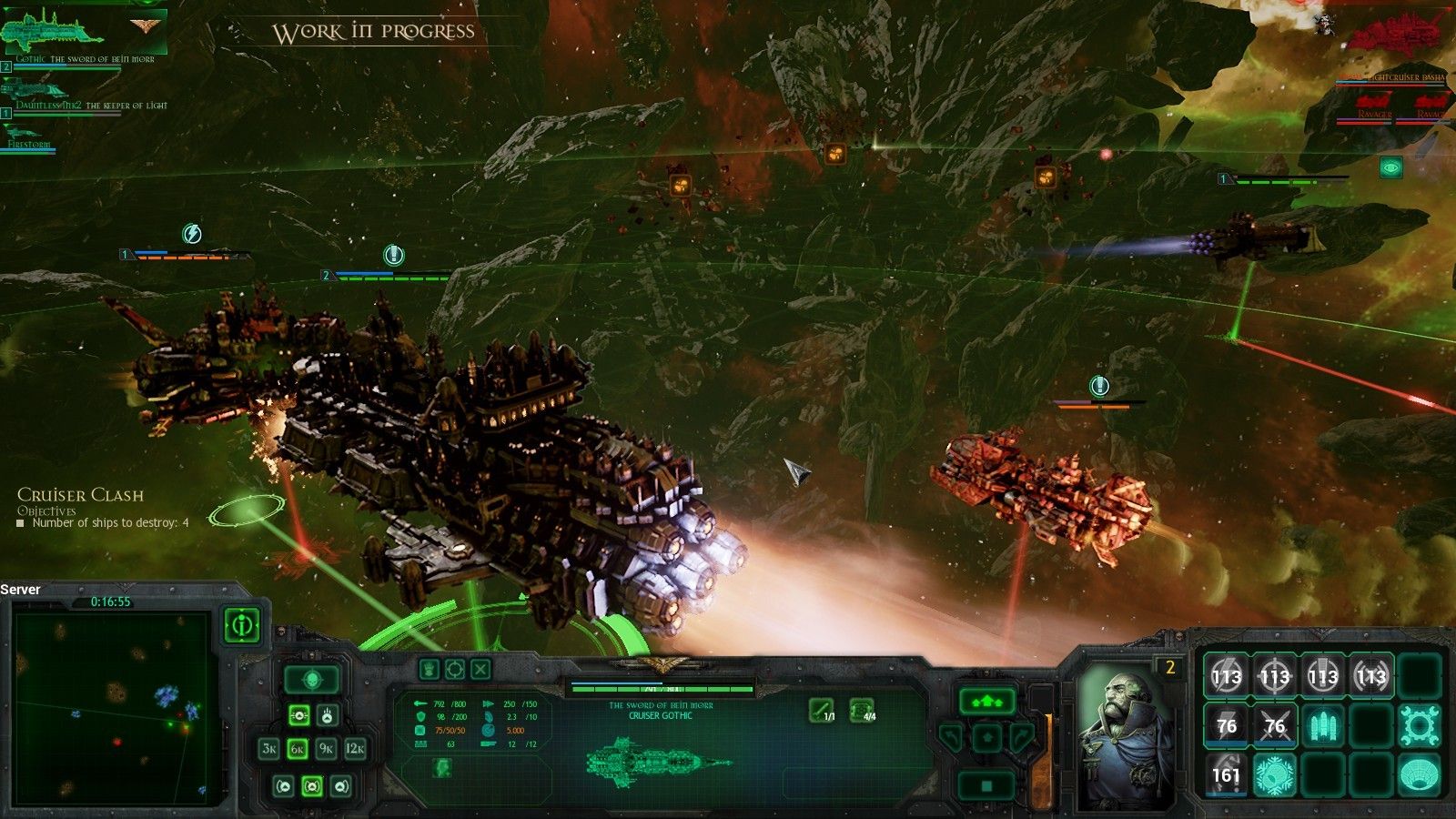1456x819 pixels.
Task: Set engagement range to 9K
Action: pyautogui.click(x=326, y=749)
